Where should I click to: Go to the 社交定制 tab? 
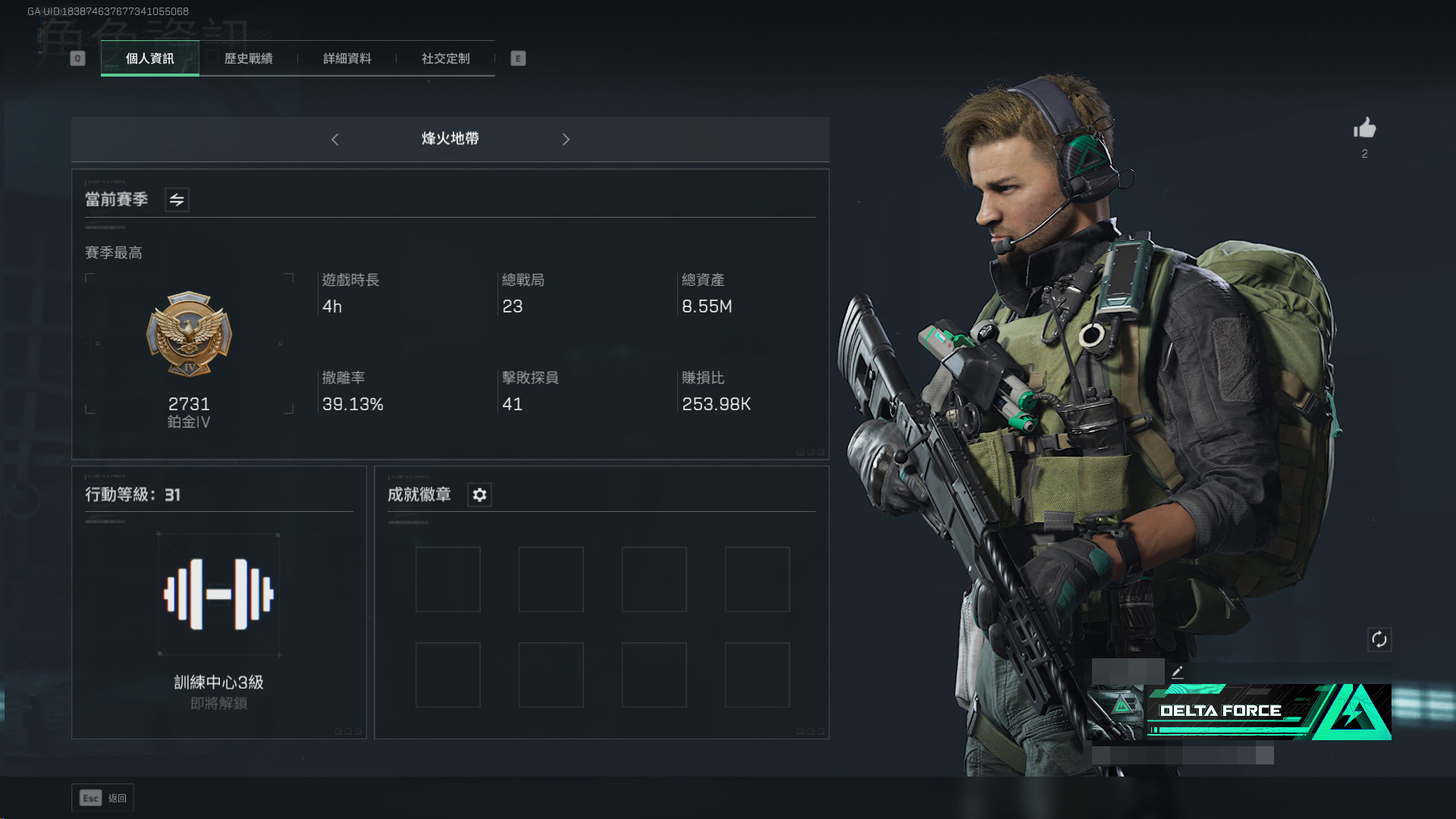click(x=445, y=58)
